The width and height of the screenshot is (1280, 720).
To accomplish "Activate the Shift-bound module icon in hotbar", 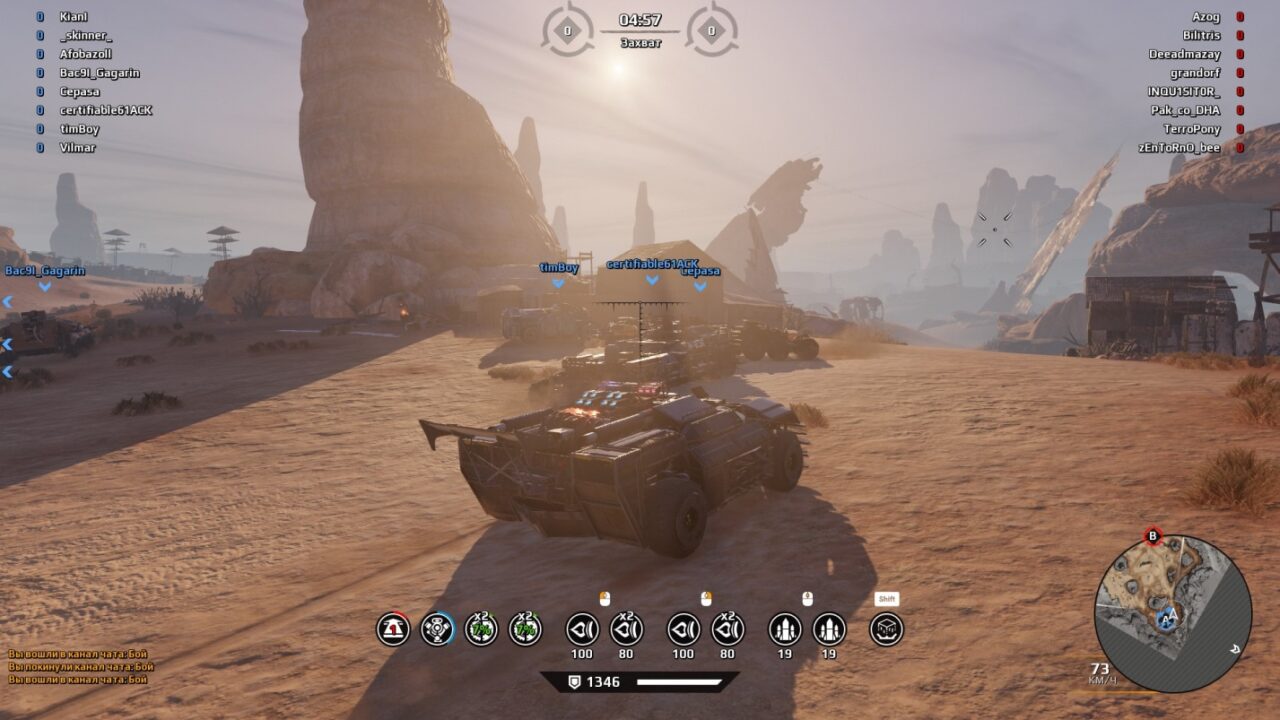I will [x=885, y=630].
